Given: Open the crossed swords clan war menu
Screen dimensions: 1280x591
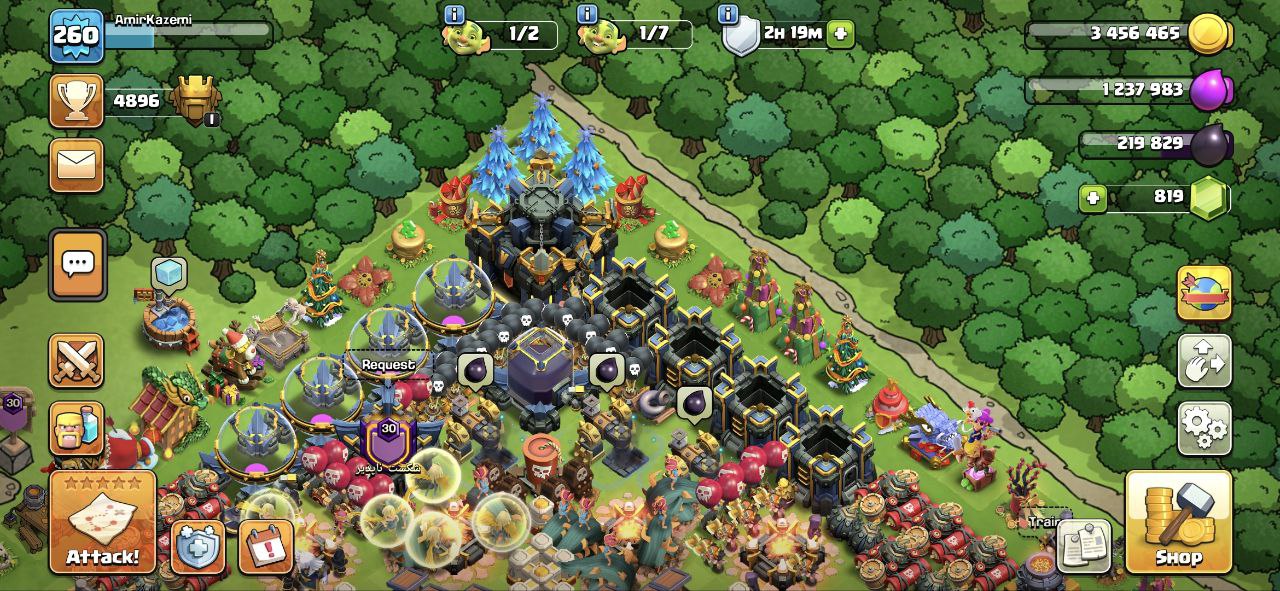Looking at the screenshot, I should [77, 360].
